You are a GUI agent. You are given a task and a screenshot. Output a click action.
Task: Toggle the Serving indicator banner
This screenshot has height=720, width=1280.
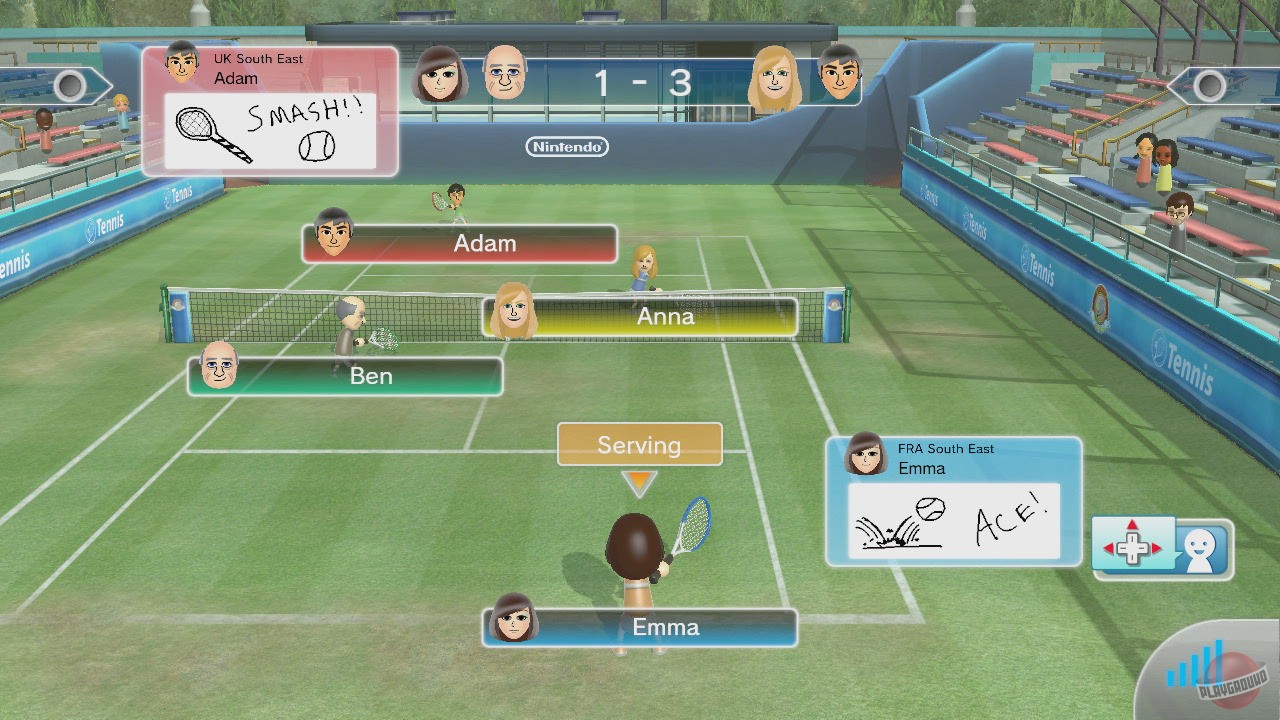[x=639, y=444]
